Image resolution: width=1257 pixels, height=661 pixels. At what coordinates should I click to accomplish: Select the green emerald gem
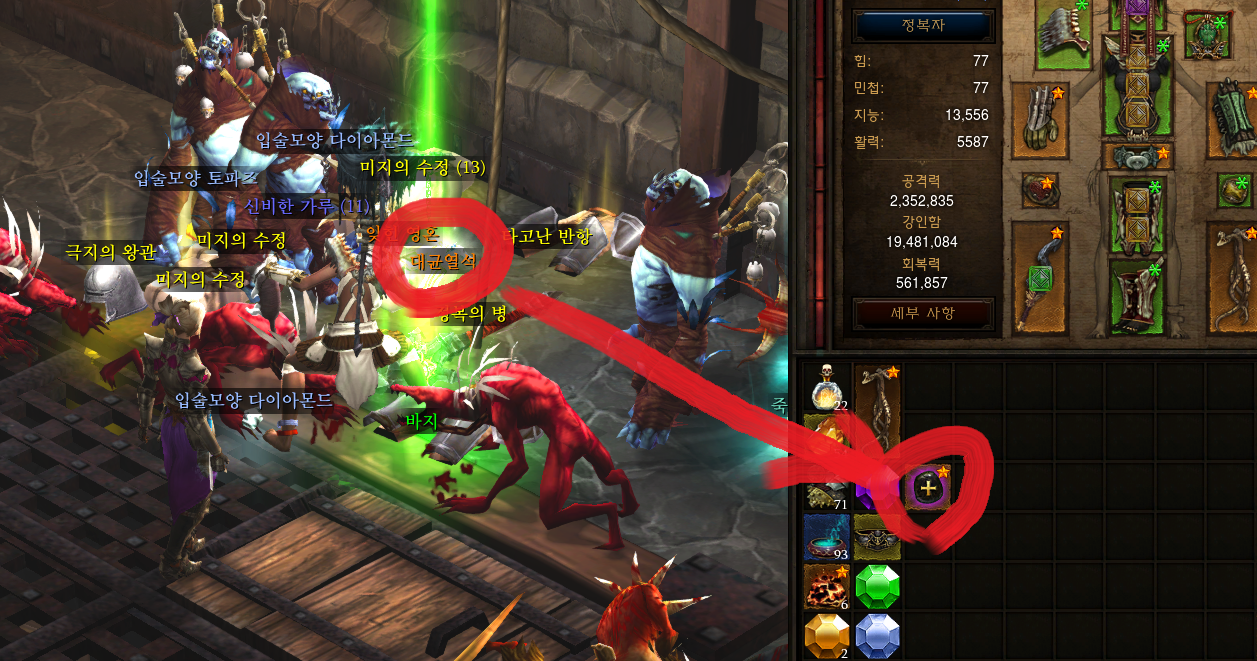coord(877,586)
